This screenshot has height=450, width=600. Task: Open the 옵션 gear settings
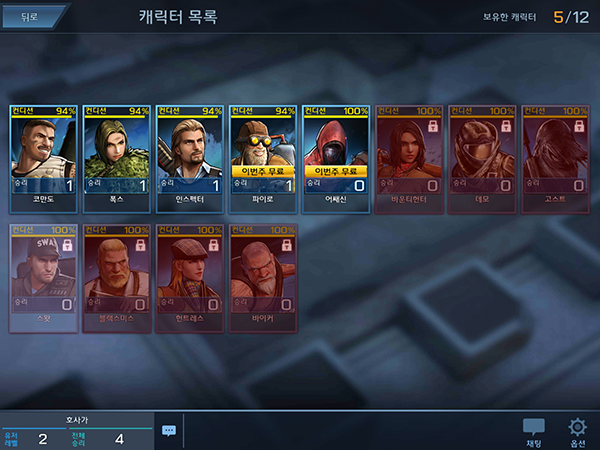[577, 432]
